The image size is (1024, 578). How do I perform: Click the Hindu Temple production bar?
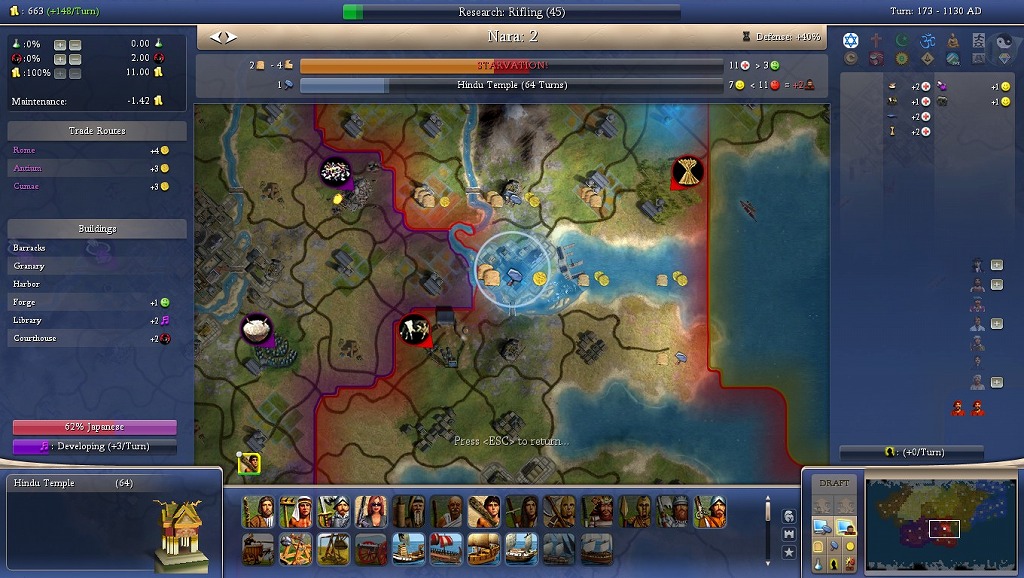(x=510, y=86)
